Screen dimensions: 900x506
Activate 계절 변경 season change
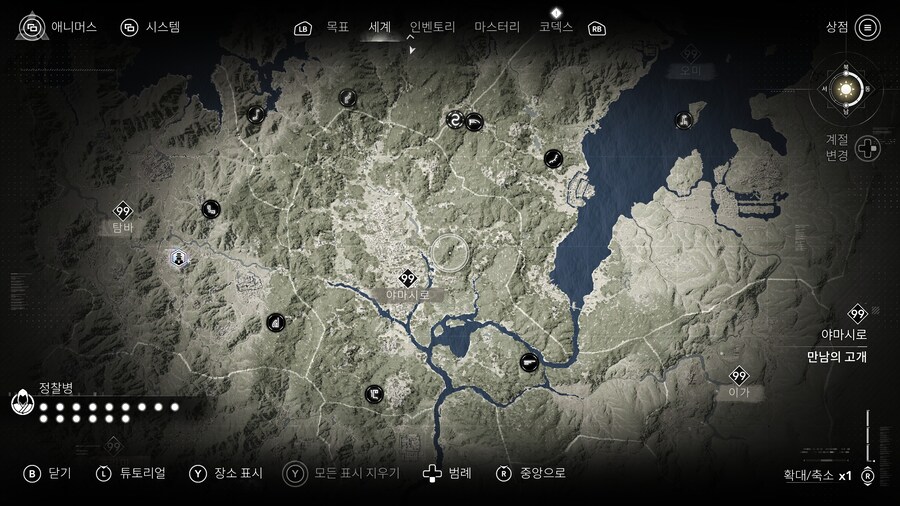867,148
